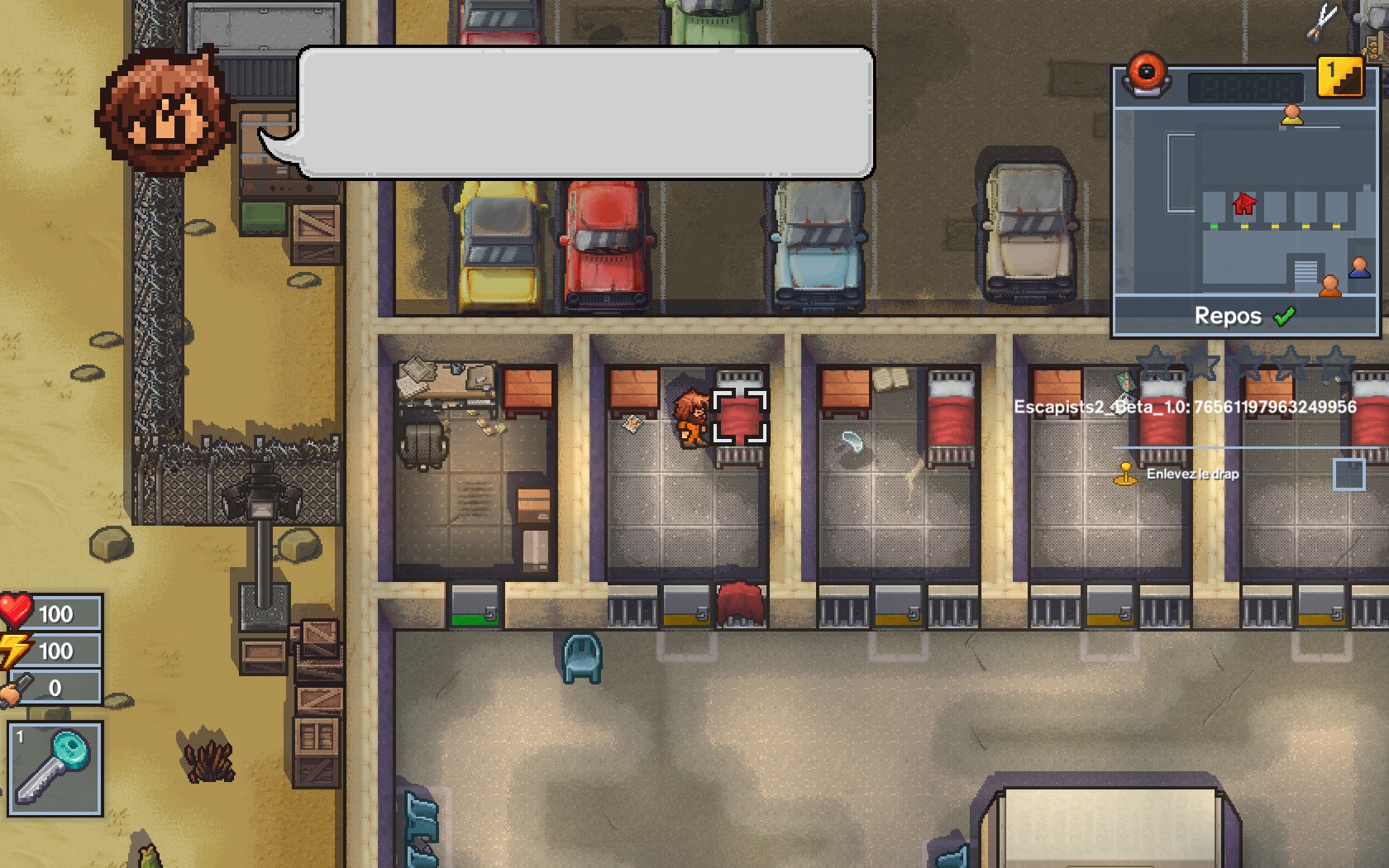Select the blue guard marker on minimap

pyautogui.click(x=1359, y=268)
